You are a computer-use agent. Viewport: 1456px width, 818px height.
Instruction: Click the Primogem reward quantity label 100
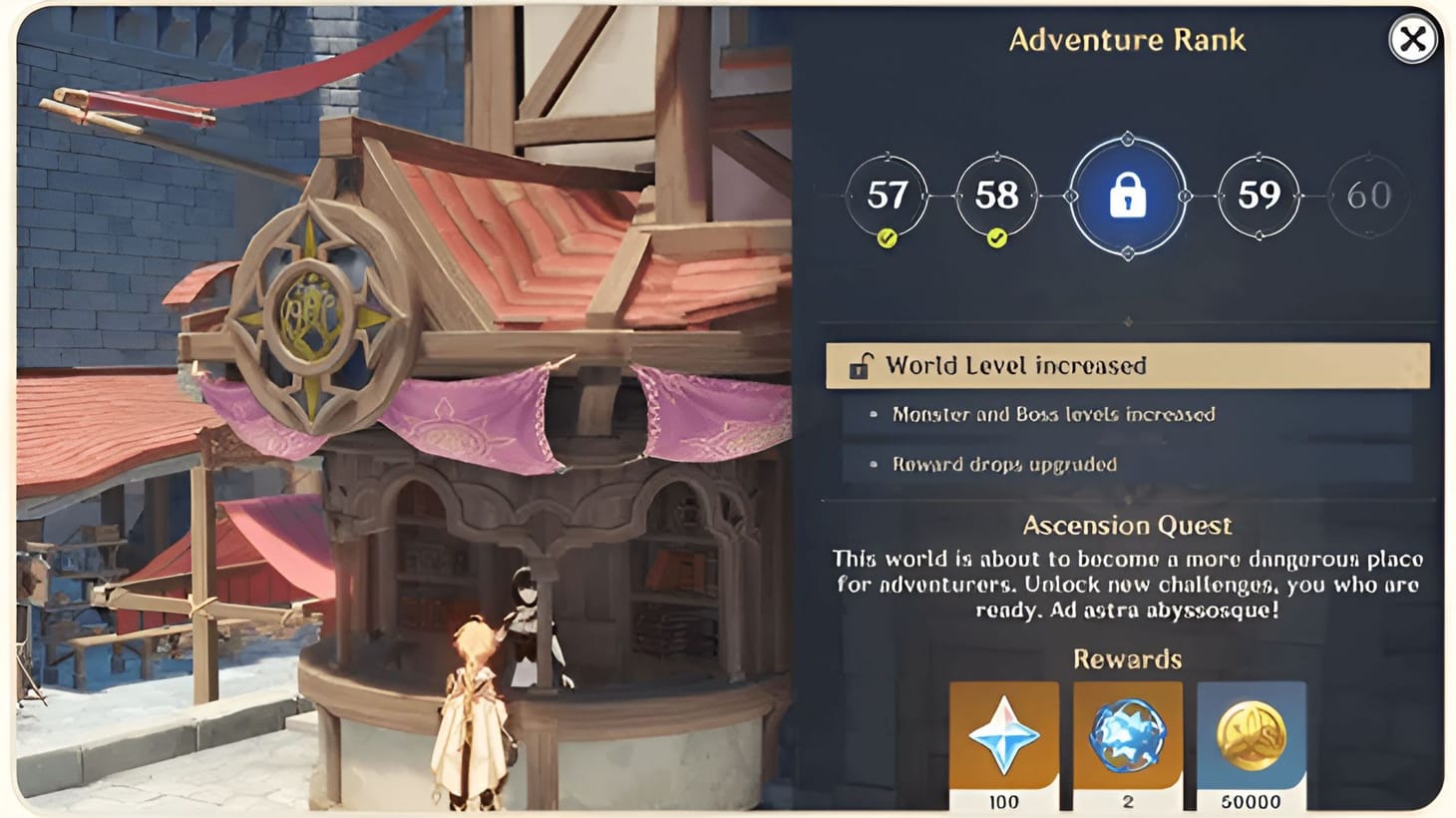1005,801
